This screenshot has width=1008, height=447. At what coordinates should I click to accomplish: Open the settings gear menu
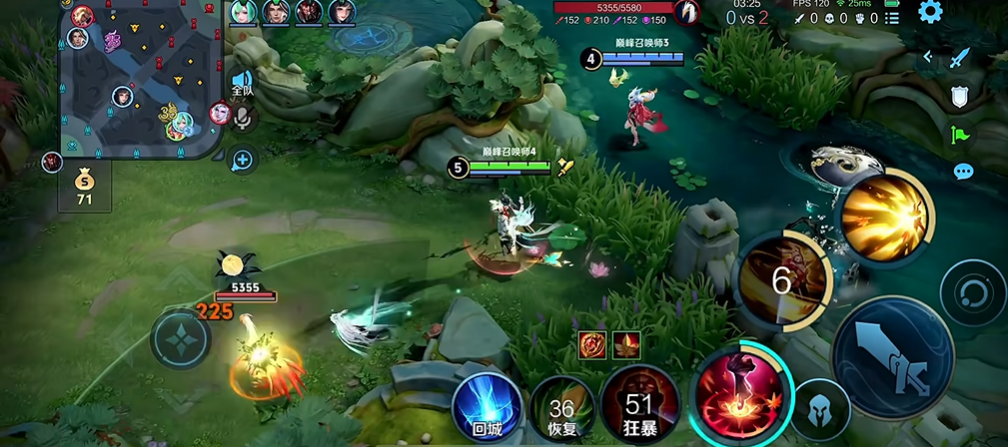[x=930, y=12]
